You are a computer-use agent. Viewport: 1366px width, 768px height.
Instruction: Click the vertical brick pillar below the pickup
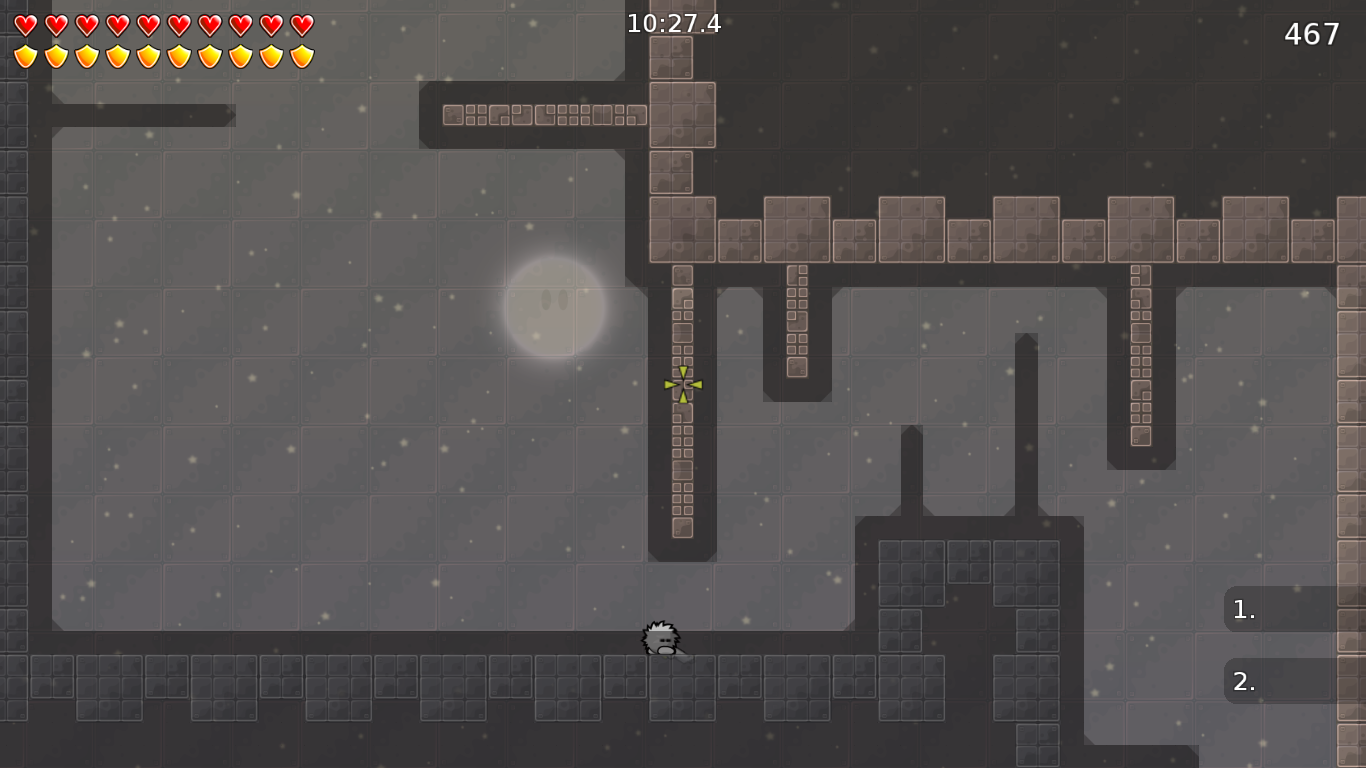click(682, 470)
